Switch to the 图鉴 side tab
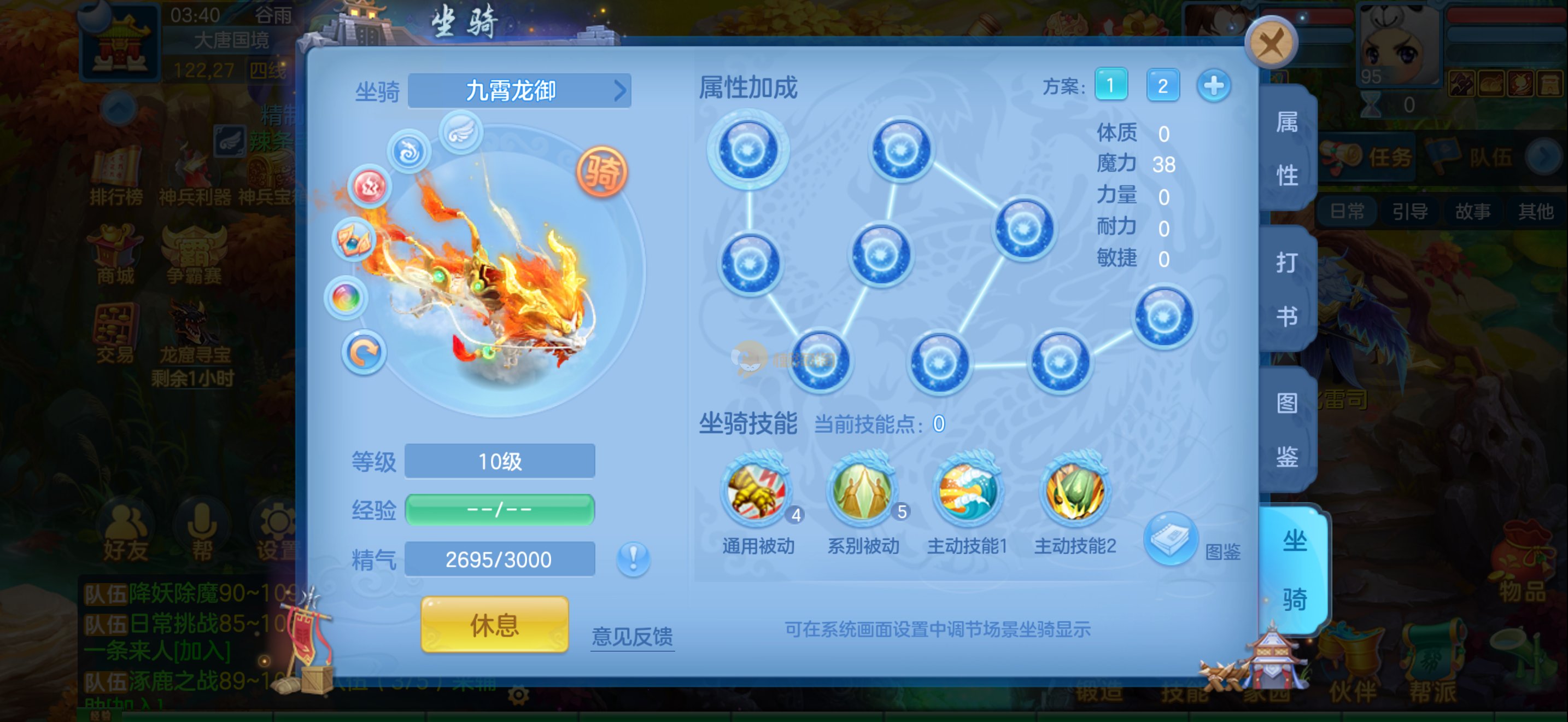 [x=1287, y=429]
